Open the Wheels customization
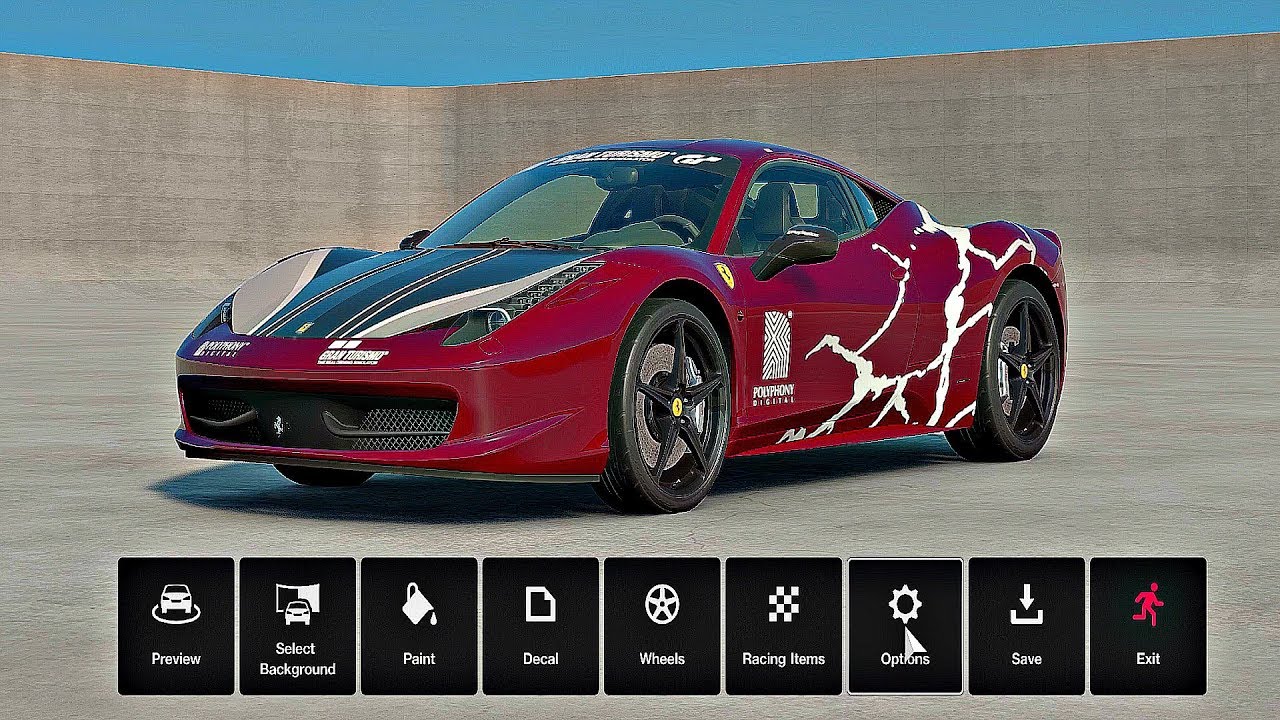Viewport: 1280px width, 720px height. pyautogui.click(x=662, y=626)
